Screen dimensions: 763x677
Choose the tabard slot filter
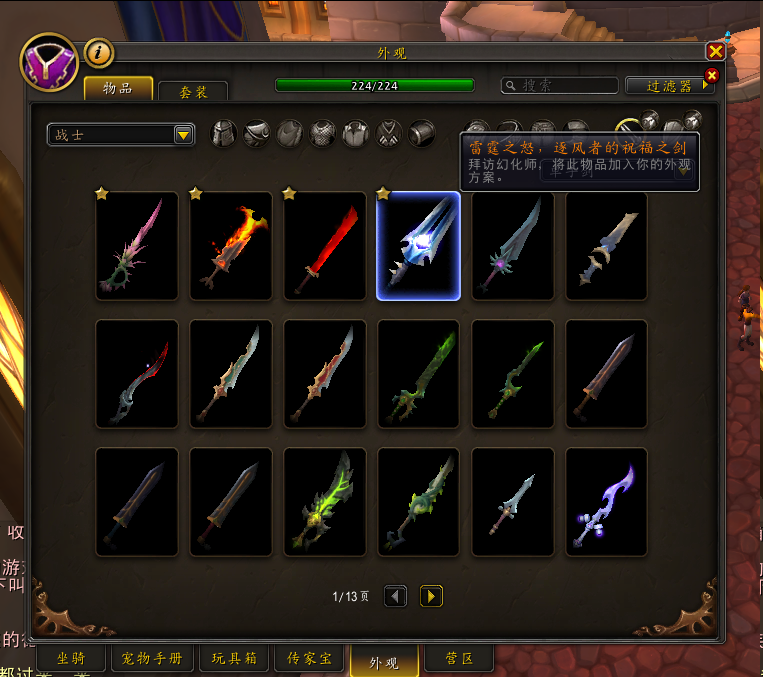click(x=388, y=133)
